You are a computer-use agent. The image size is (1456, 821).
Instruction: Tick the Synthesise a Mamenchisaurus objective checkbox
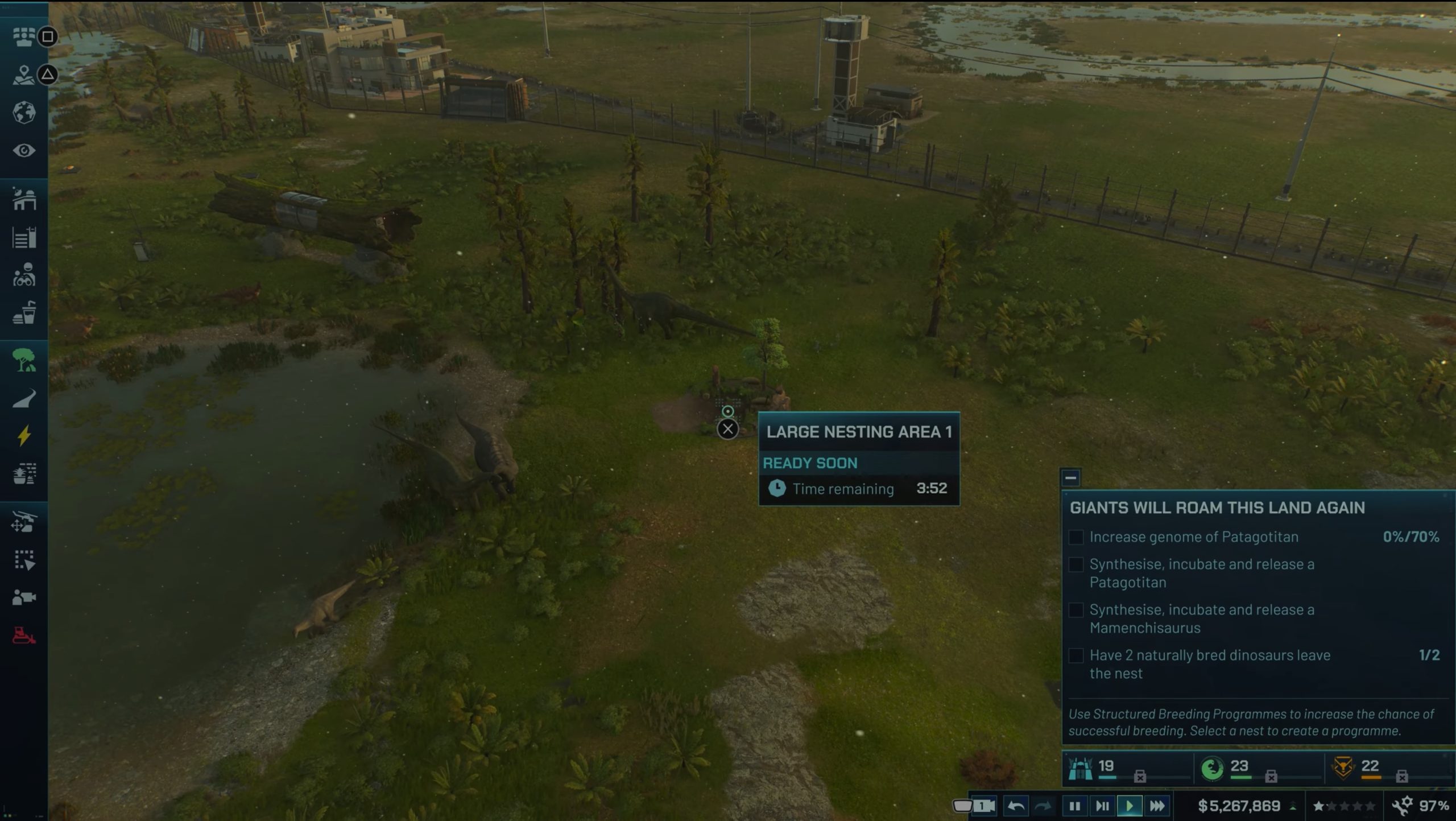pos(1077,610)
